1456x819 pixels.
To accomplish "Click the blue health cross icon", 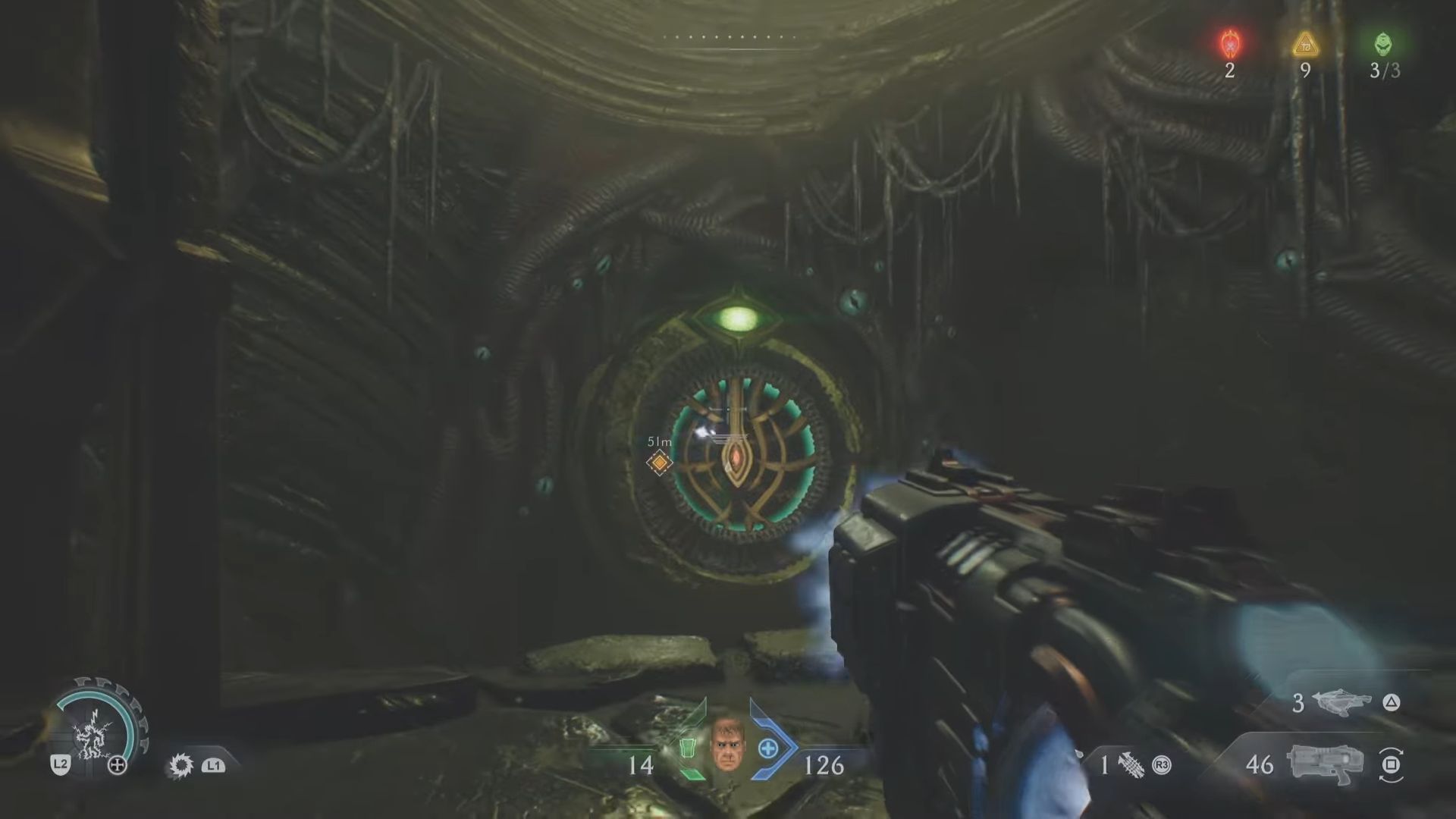I will (768, 748).
